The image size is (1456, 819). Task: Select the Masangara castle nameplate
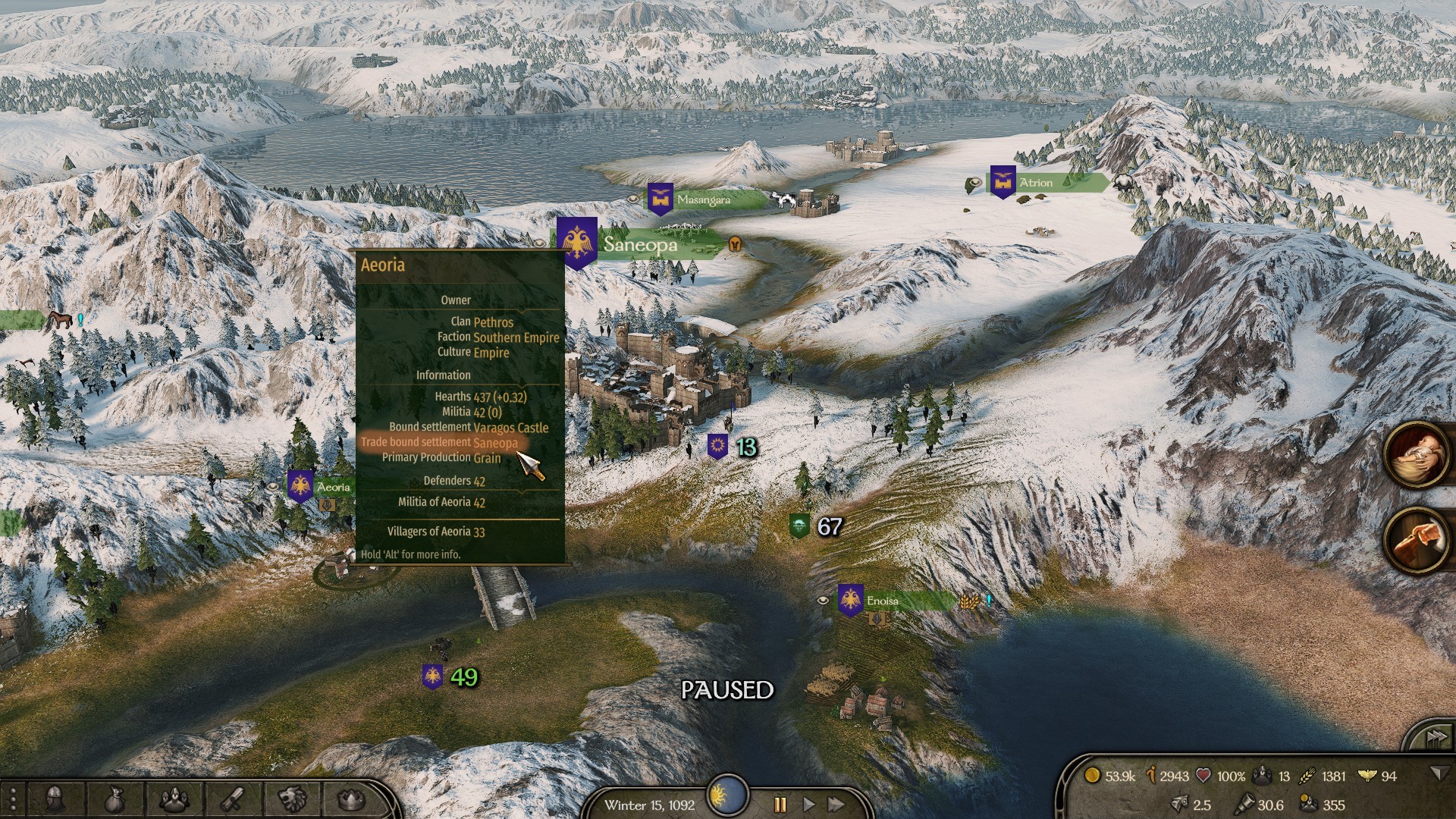click(703, 200)
